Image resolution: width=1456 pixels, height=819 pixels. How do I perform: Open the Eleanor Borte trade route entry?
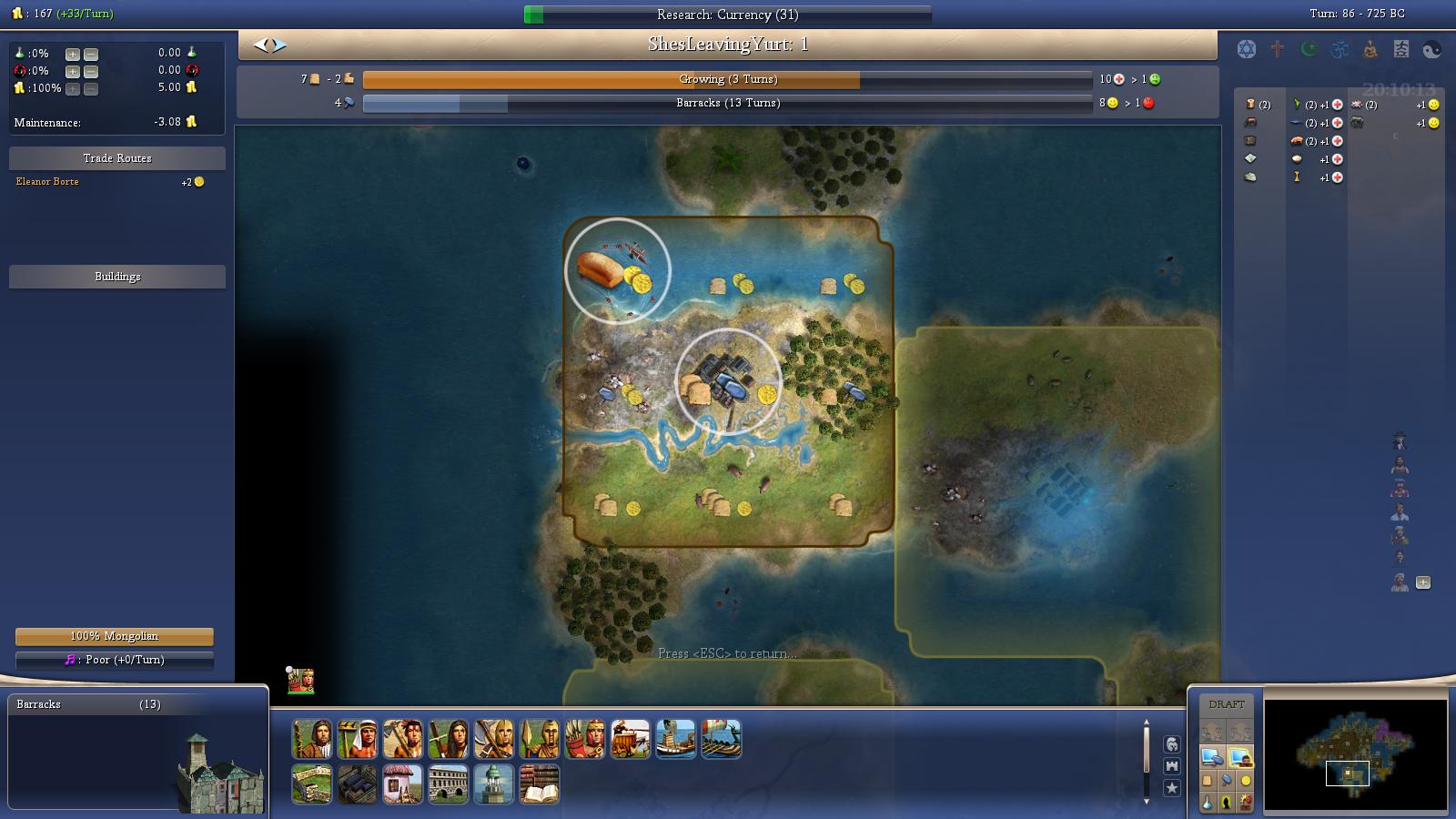coord(46,181)
